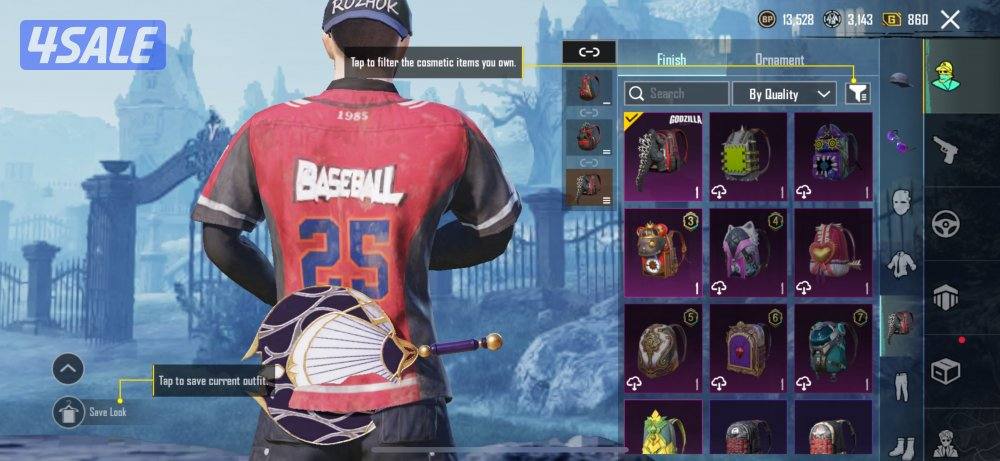1000x461 pixels.
Task: Pick the pink heart backpack
Action: click(x=832, y=251)
